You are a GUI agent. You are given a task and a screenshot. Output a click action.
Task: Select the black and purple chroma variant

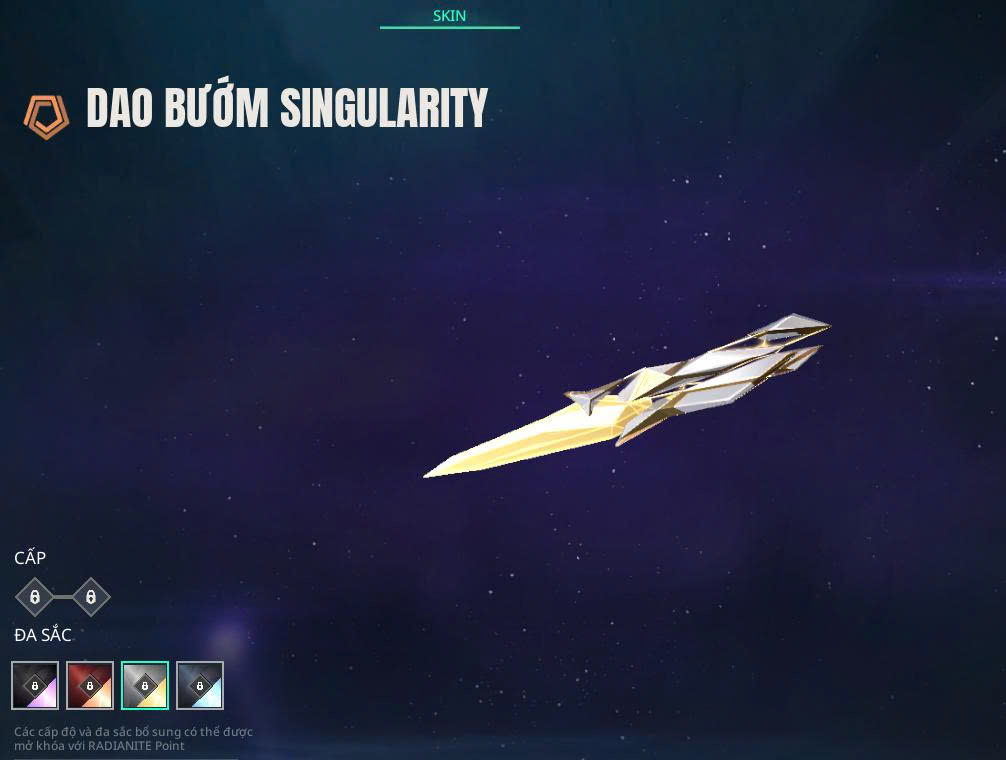coord(35,686)
